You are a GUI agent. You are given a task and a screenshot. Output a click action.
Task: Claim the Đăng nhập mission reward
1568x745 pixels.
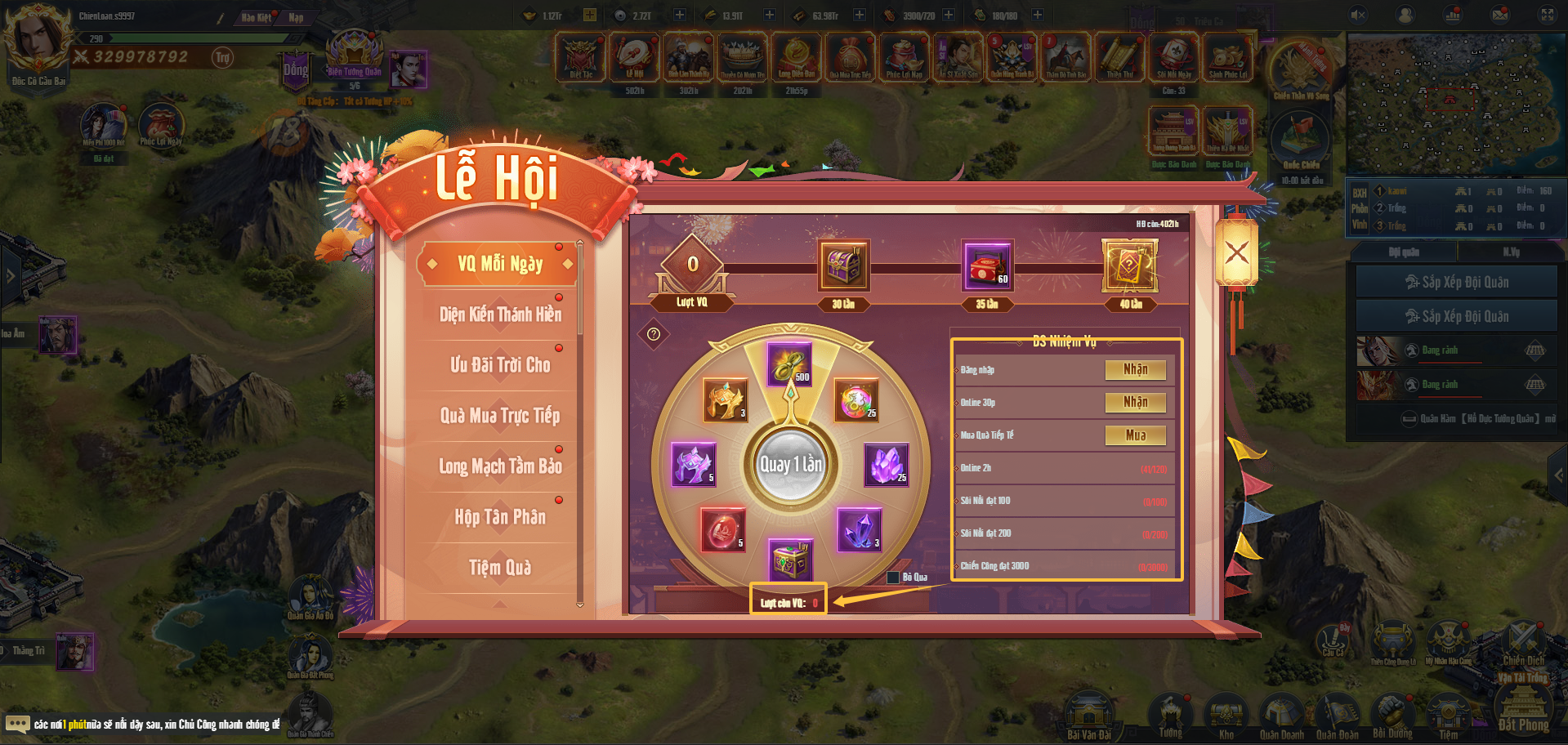pos(1135,370)
